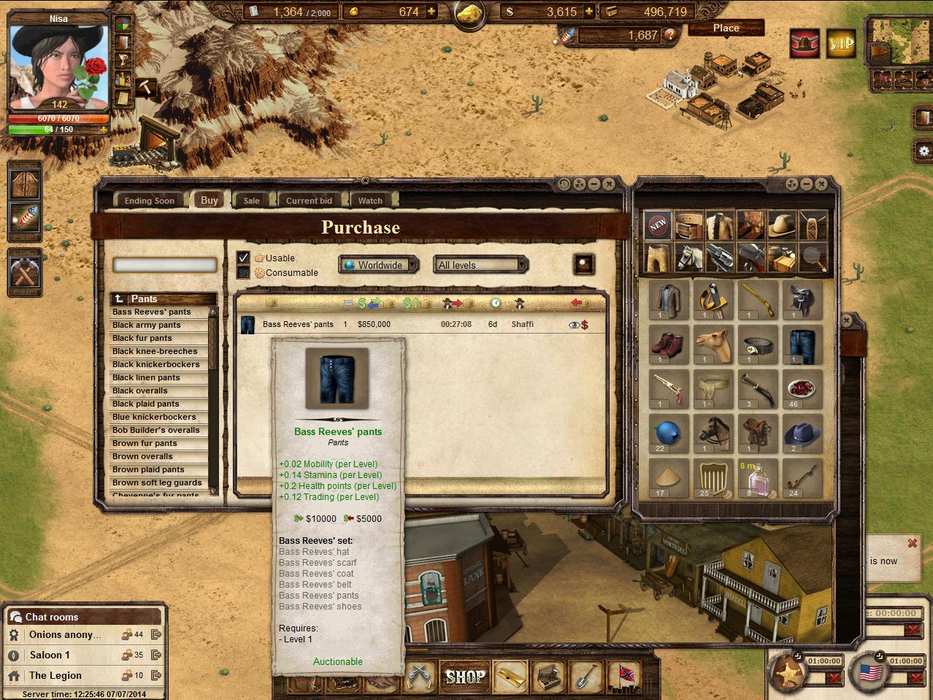Open the SHOP button in bottom bar
This screenshot has width=933, height=700.
pyautogui.click(x=466, y=677)
